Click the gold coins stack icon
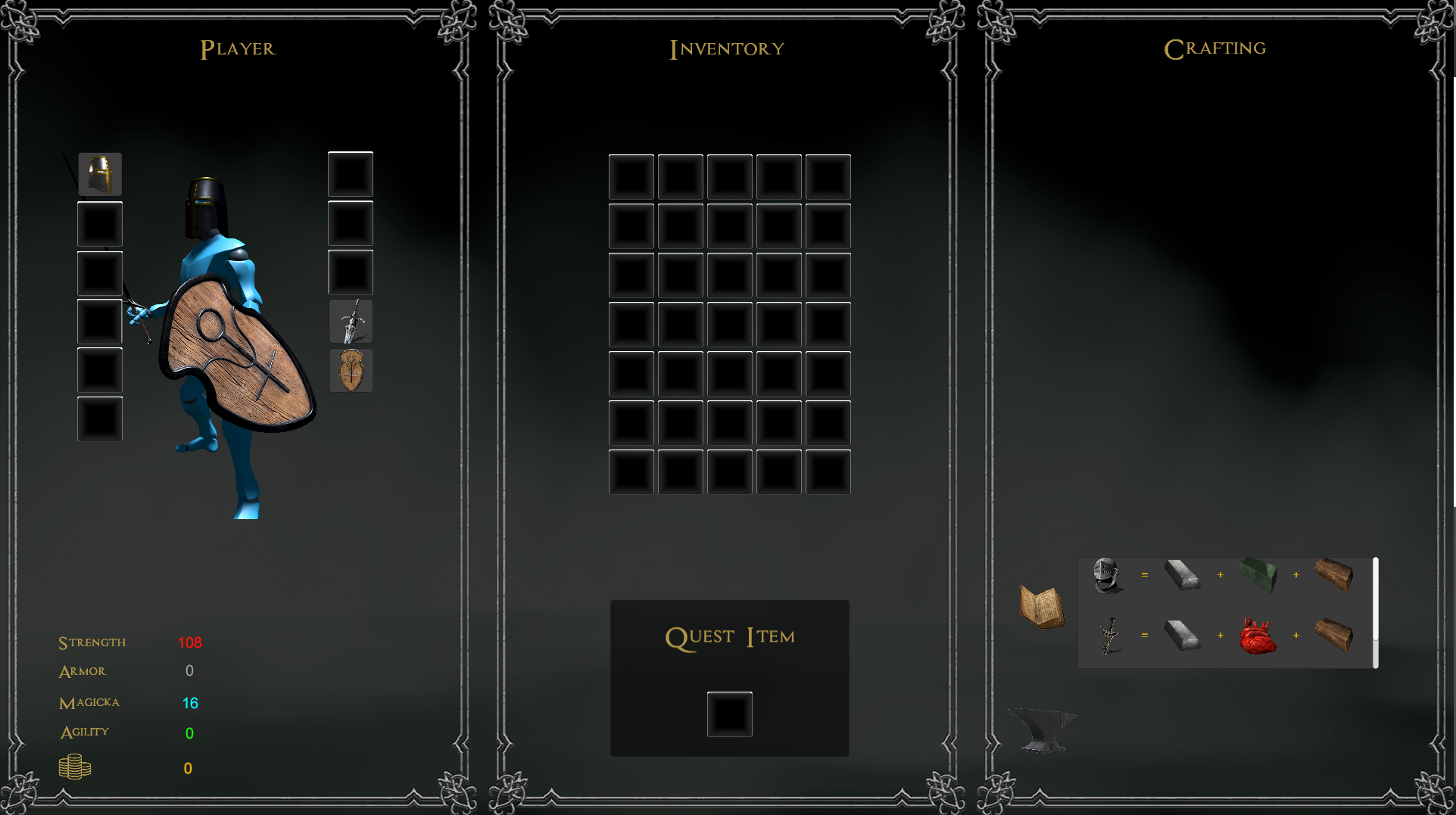The width and height of the screenshot is (1456, 815). pyautogui.click(x=75, y=767)
